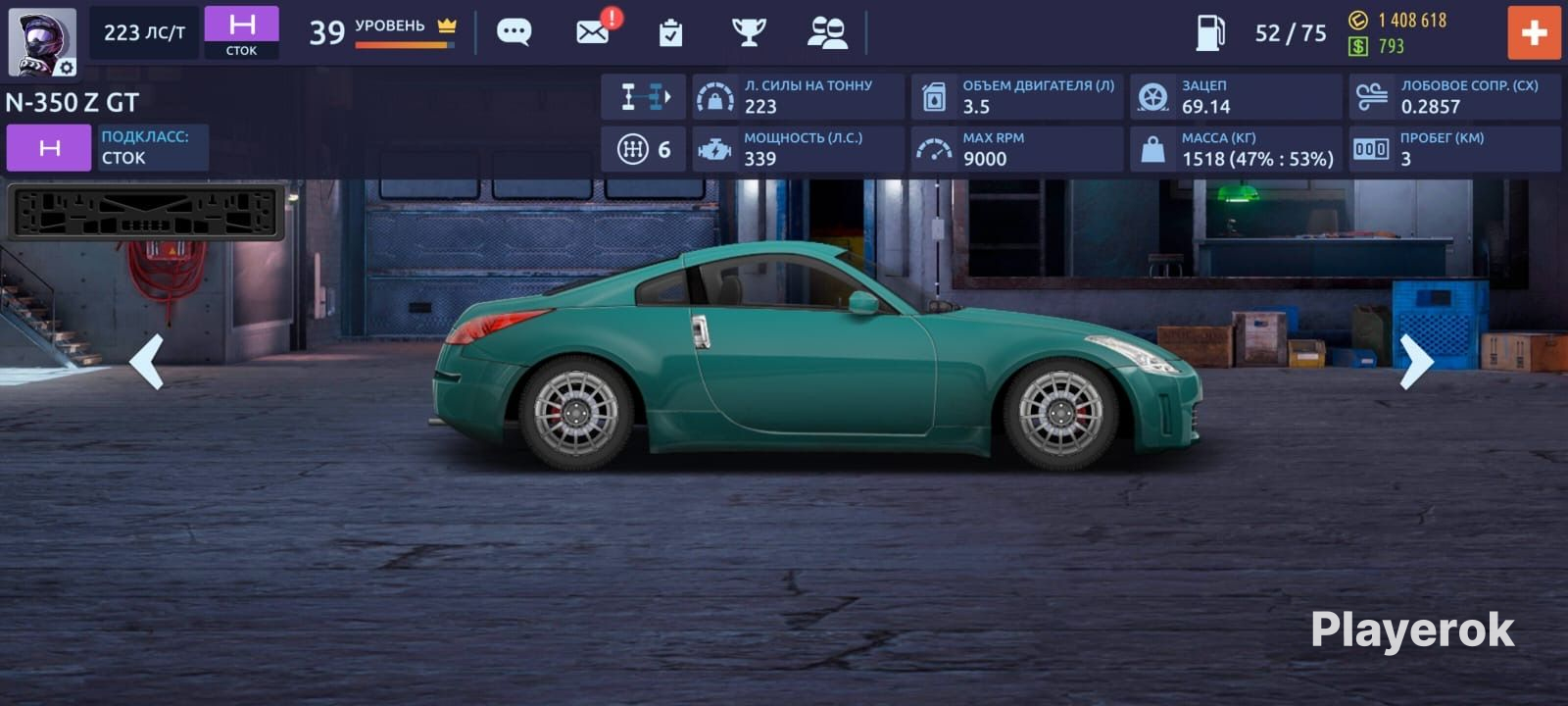Open the player avatar profile
The image size is (1568, 706).
(42, 41)
